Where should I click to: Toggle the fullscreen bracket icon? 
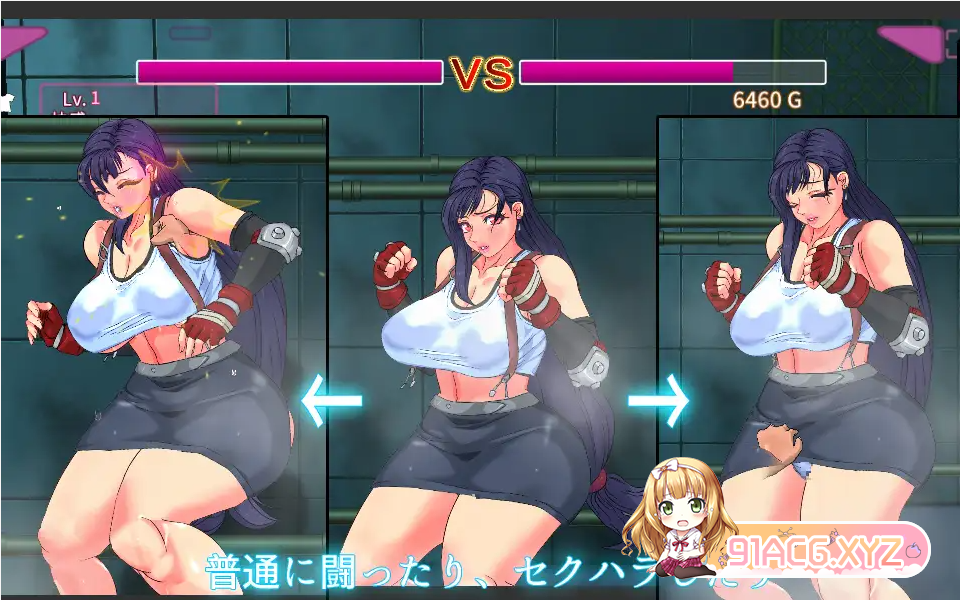[x=951, y=43]
